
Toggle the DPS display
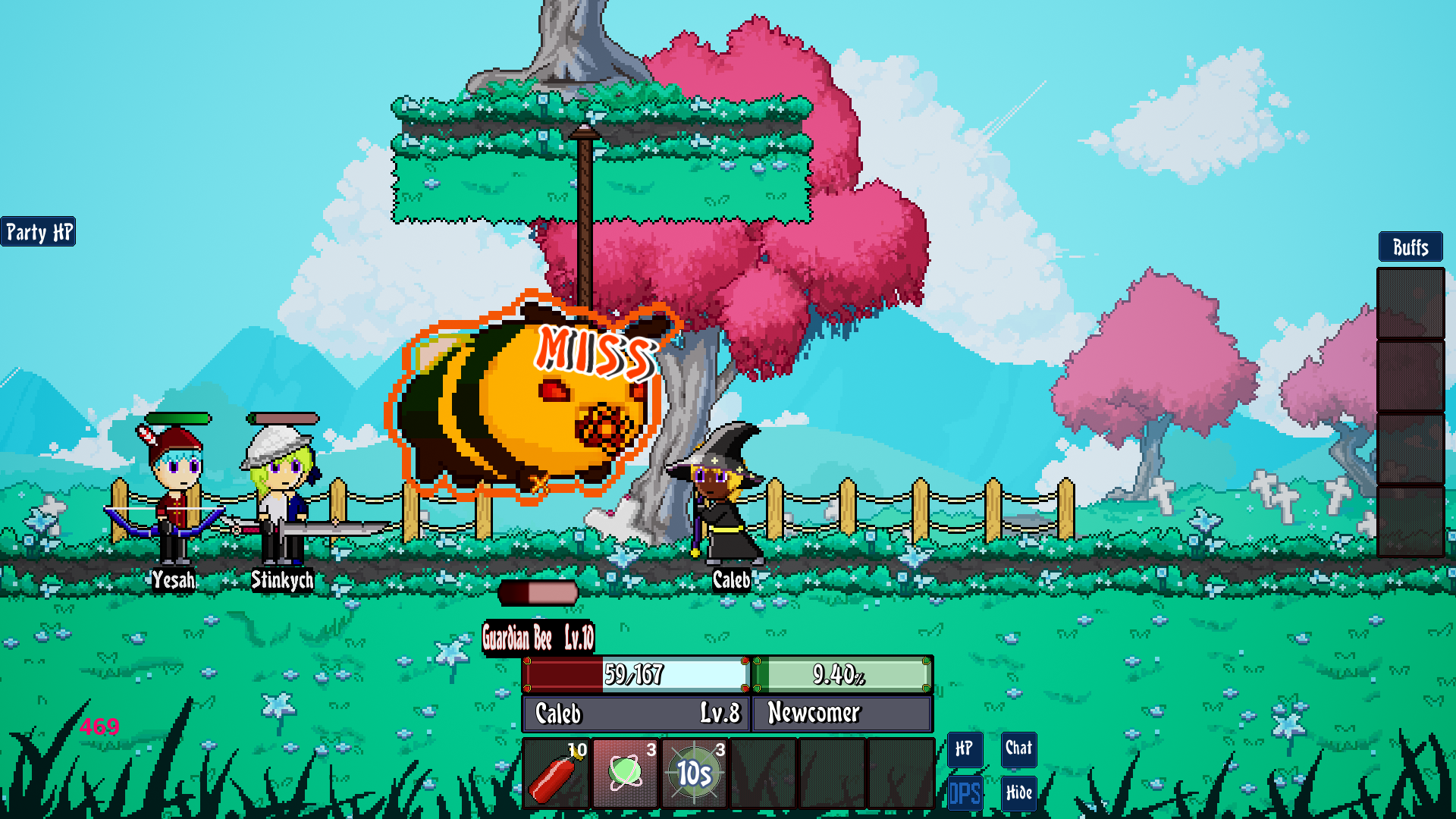965,793
